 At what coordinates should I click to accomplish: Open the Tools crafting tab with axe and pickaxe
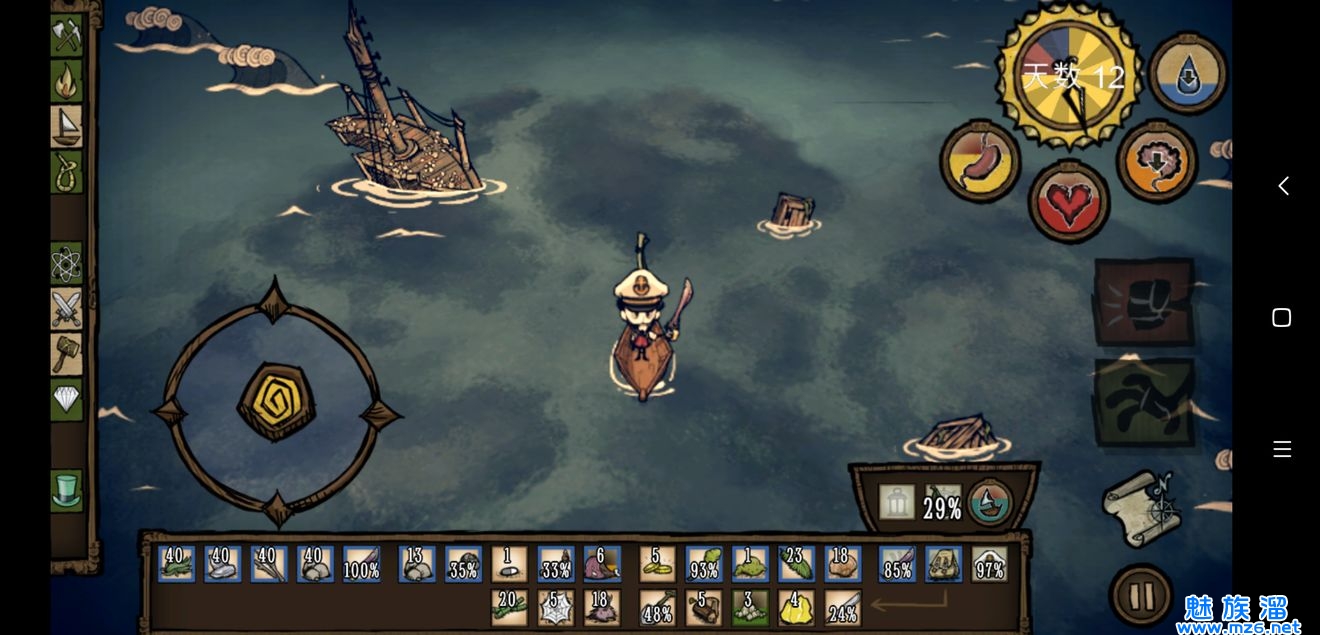pyautogui.click(x=66, y=35)
